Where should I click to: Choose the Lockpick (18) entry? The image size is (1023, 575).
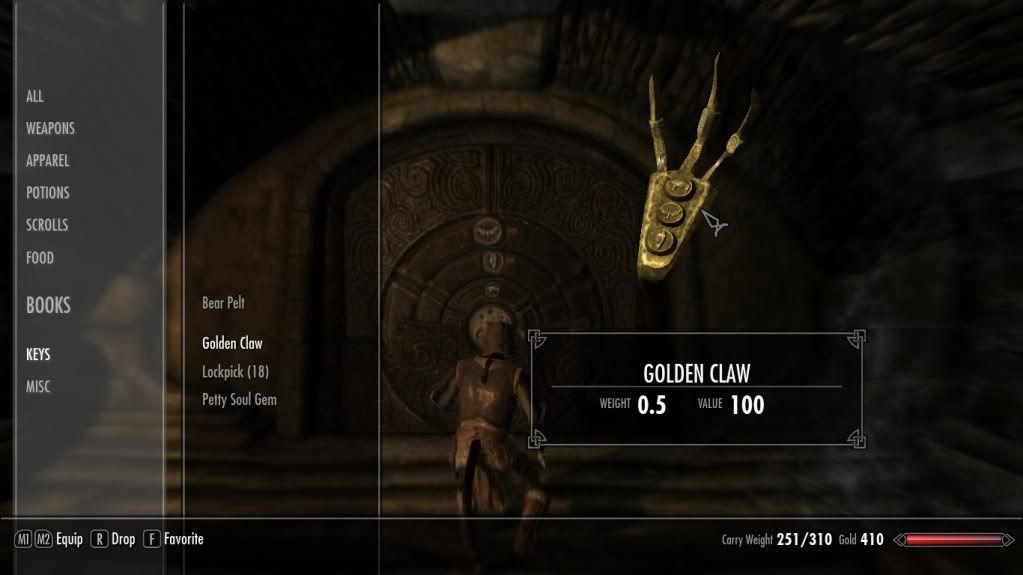[235, 371]
